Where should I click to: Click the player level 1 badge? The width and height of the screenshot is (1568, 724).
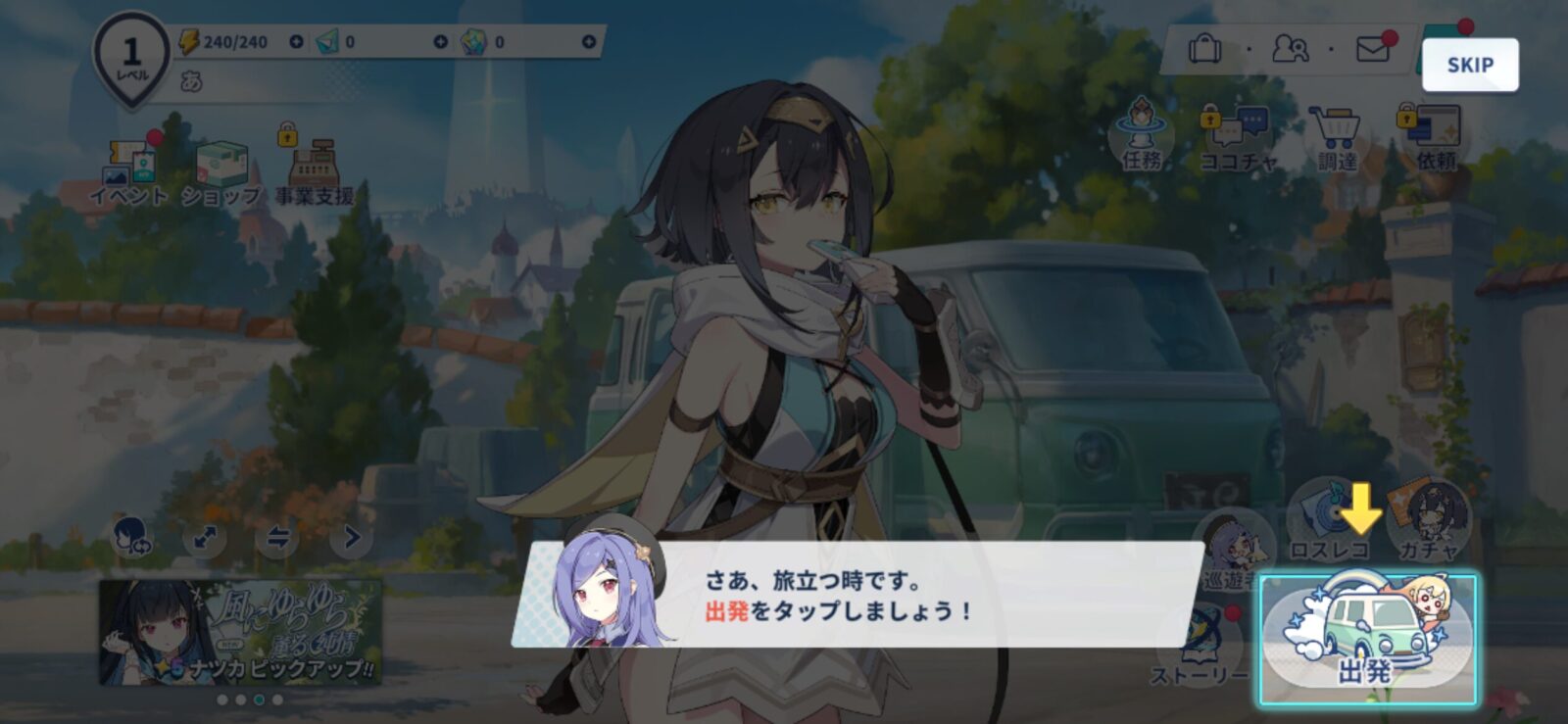pos(131,57)
